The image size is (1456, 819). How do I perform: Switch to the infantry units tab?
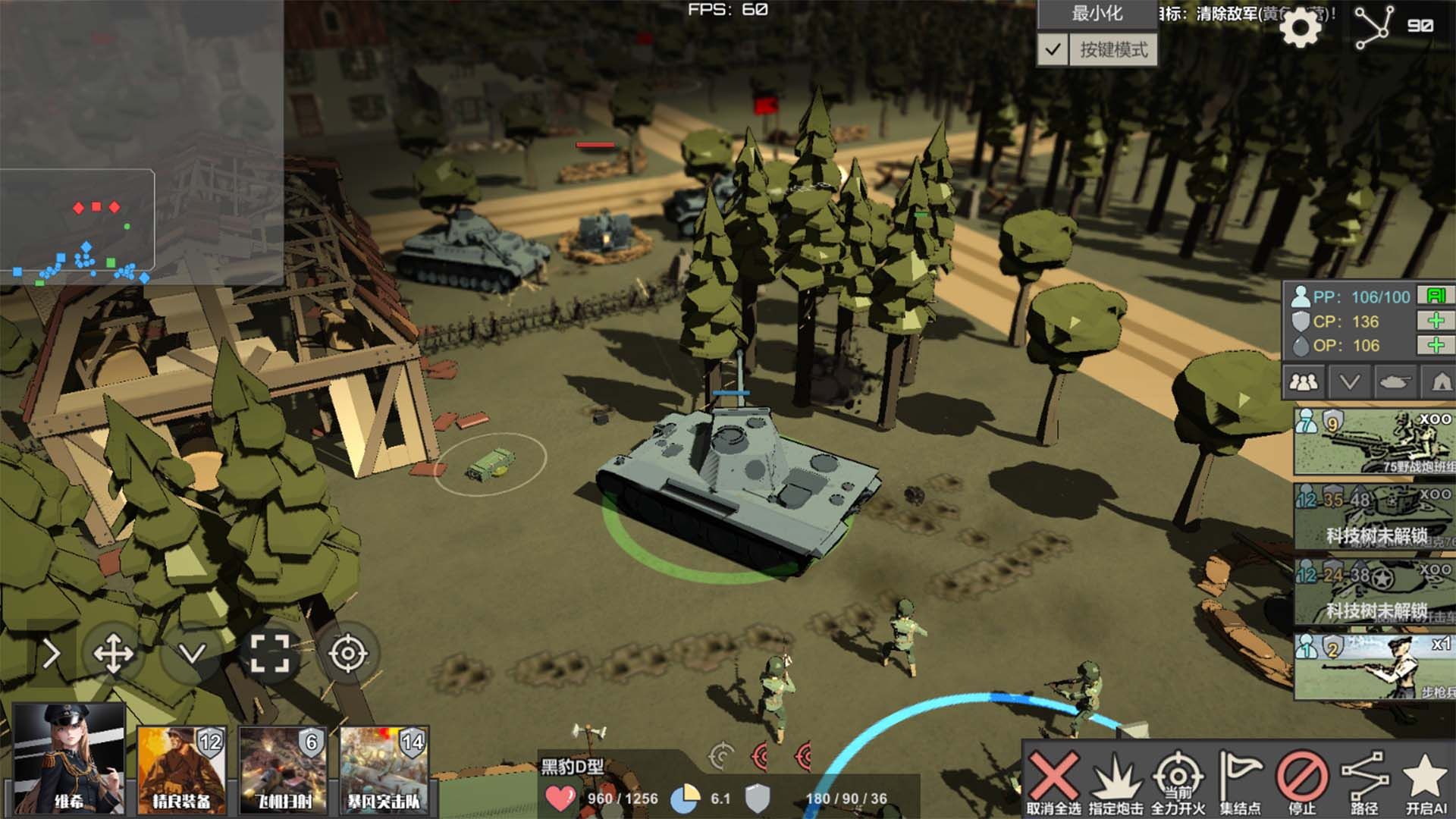1304,381
